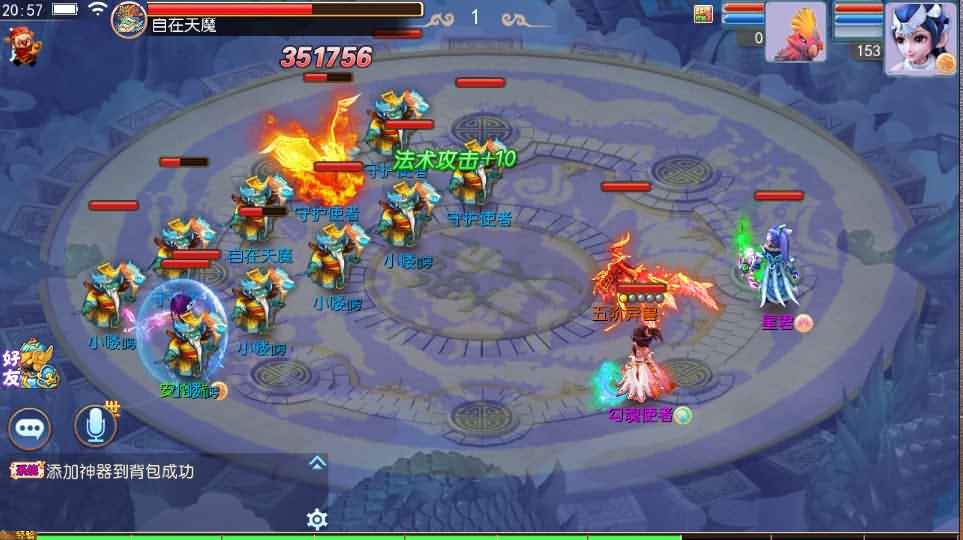
Task: Select the red bird pet portrait
Action: (x=796, y=33)
